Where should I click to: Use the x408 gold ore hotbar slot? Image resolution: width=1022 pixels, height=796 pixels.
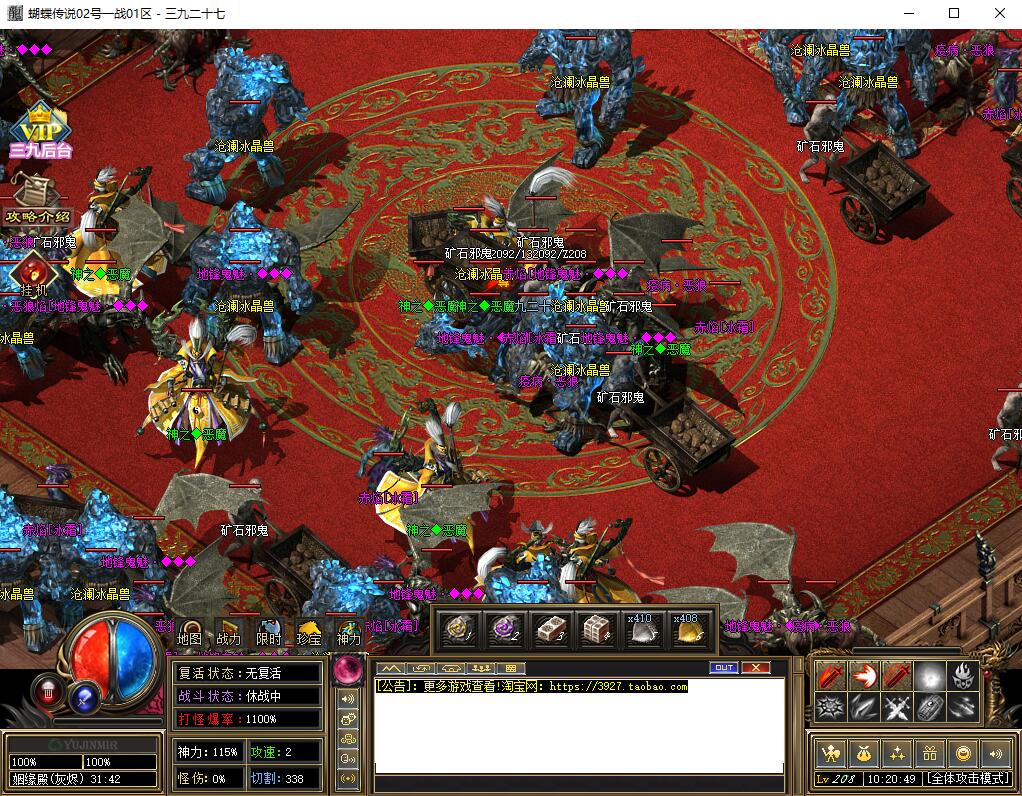[687, 630]
